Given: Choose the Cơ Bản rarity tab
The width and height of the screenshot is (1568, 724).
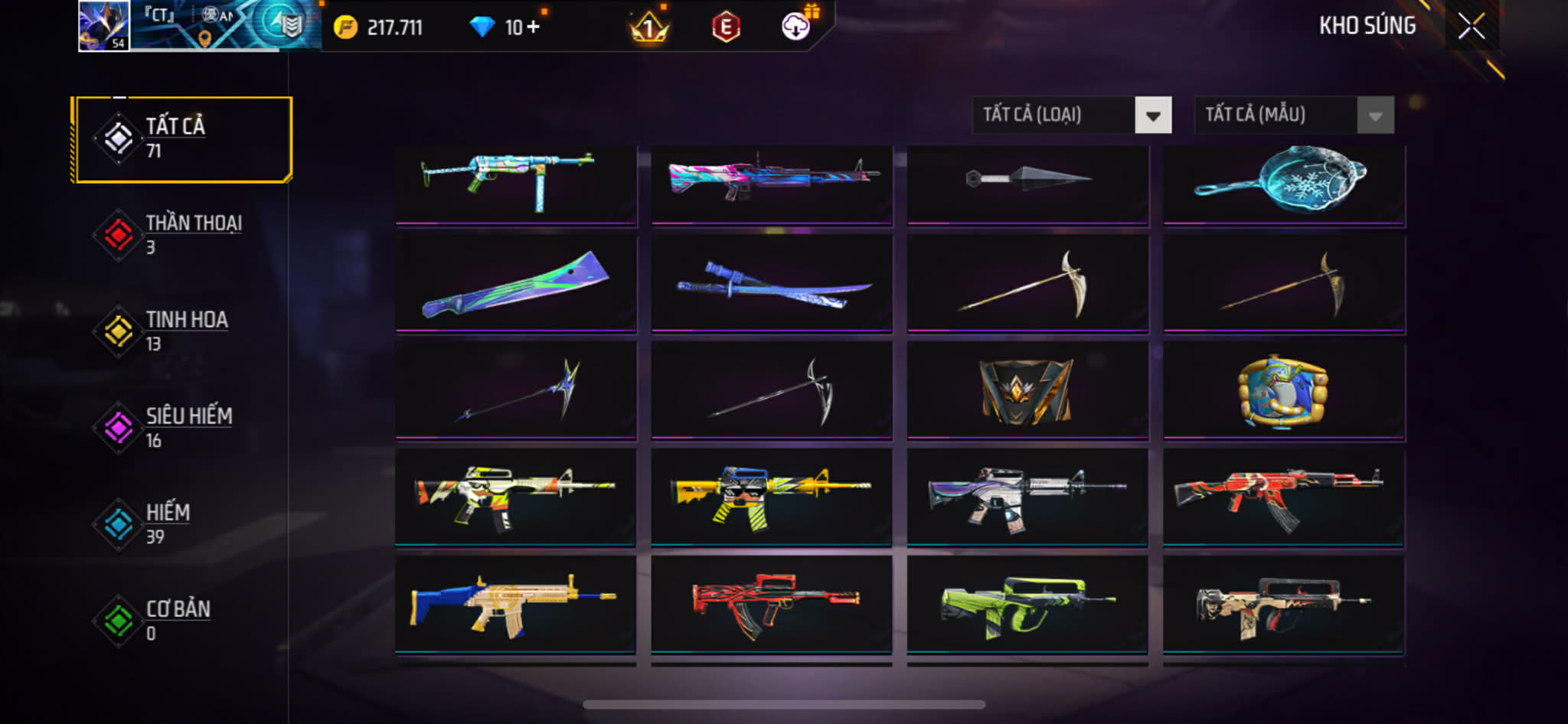Looking at the screenshot, I should coord(182,620).
